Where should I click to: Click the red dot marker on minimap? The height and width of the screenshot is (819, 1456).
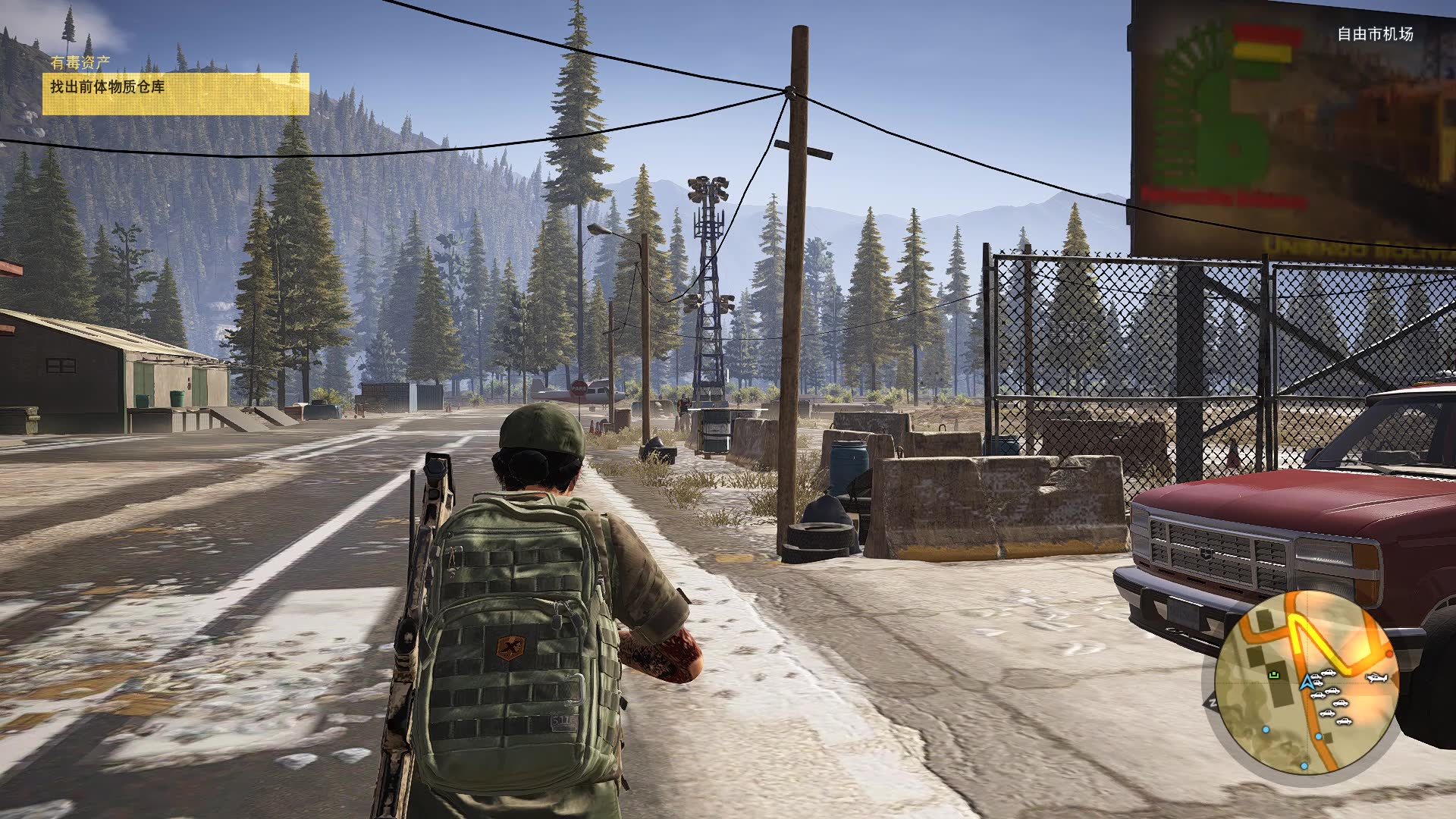1389,653
